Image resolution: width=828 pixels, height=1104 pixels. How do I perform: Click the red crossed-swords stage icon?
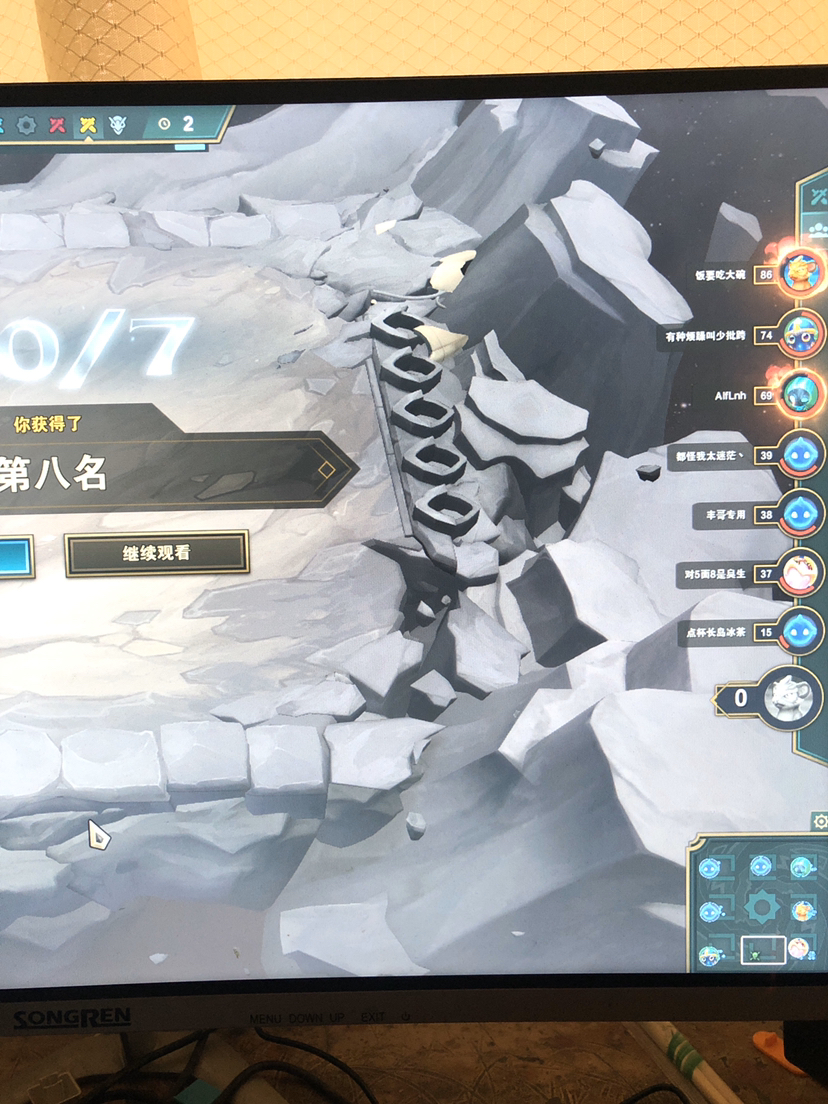coord(57,125)
